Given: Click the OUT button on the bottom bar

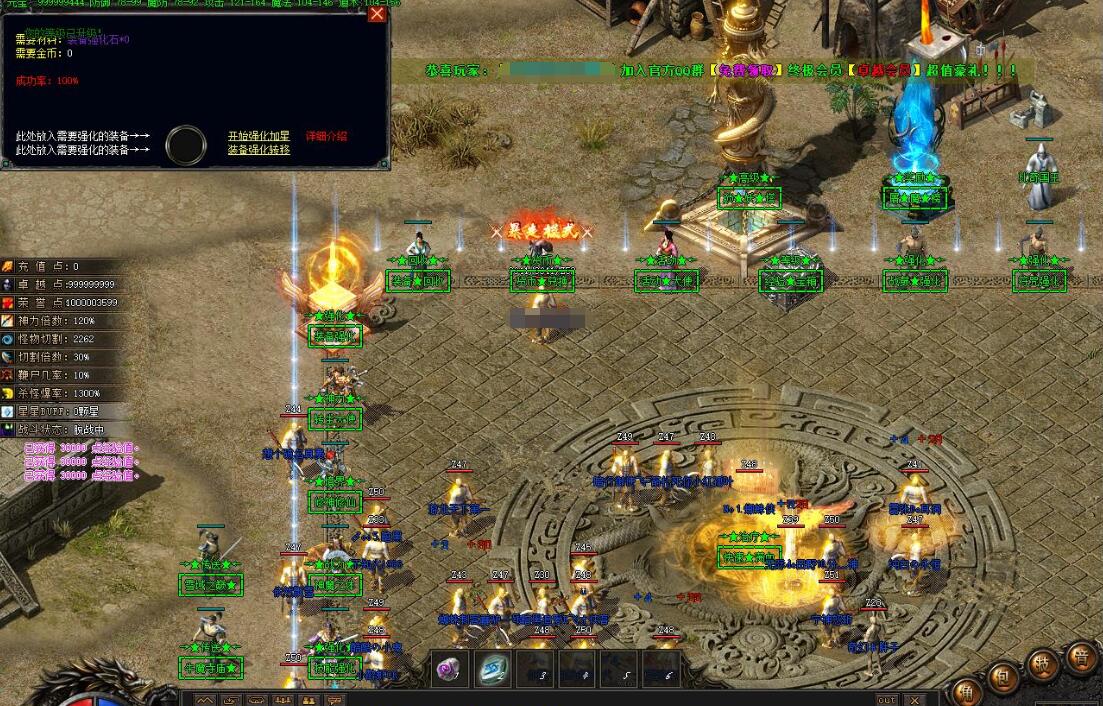Looking at the screenshot, I should coord(887,700).
